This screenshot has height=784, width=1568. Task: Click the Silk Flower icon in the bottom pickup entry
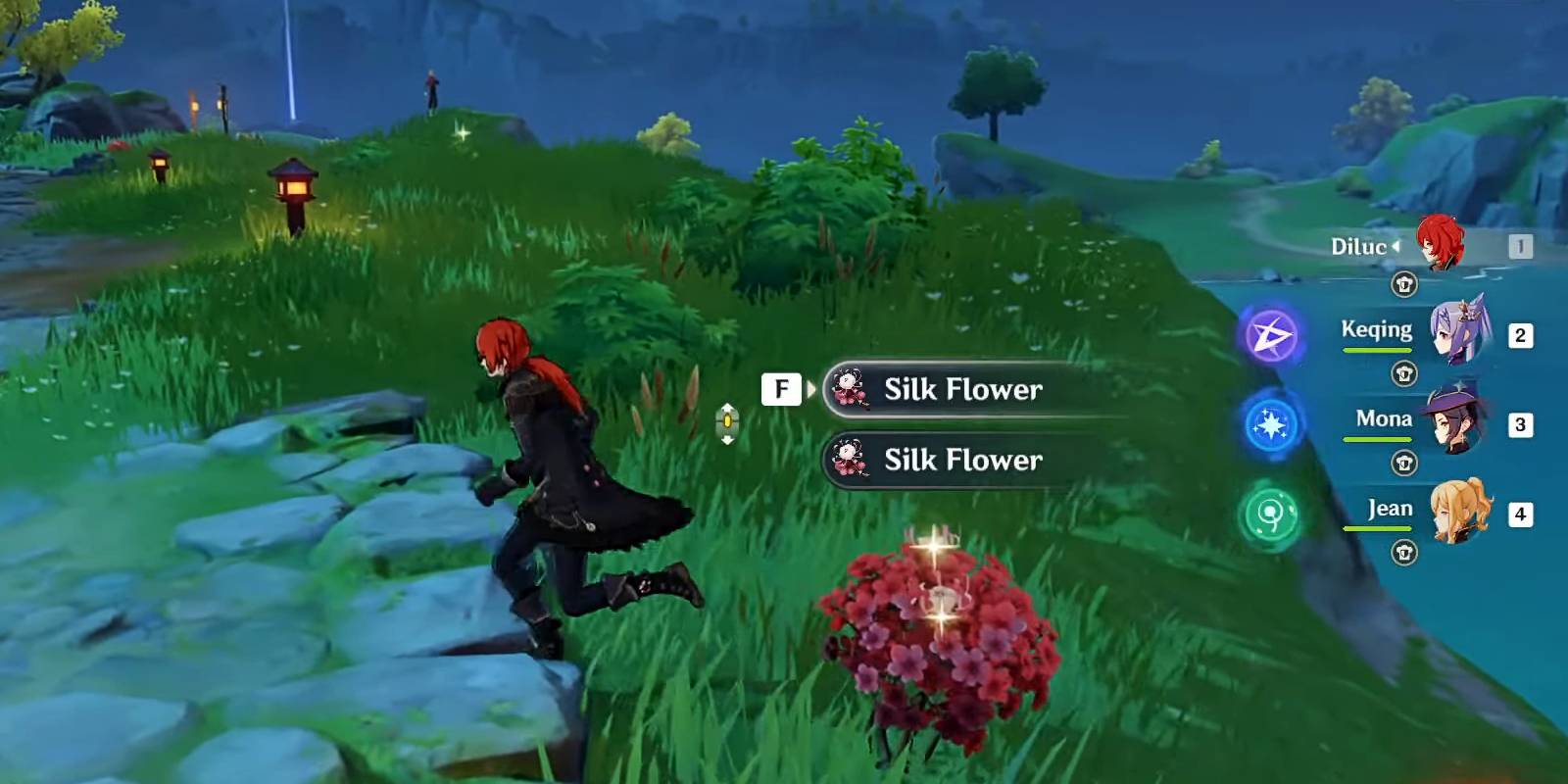[x=851, y=460]
